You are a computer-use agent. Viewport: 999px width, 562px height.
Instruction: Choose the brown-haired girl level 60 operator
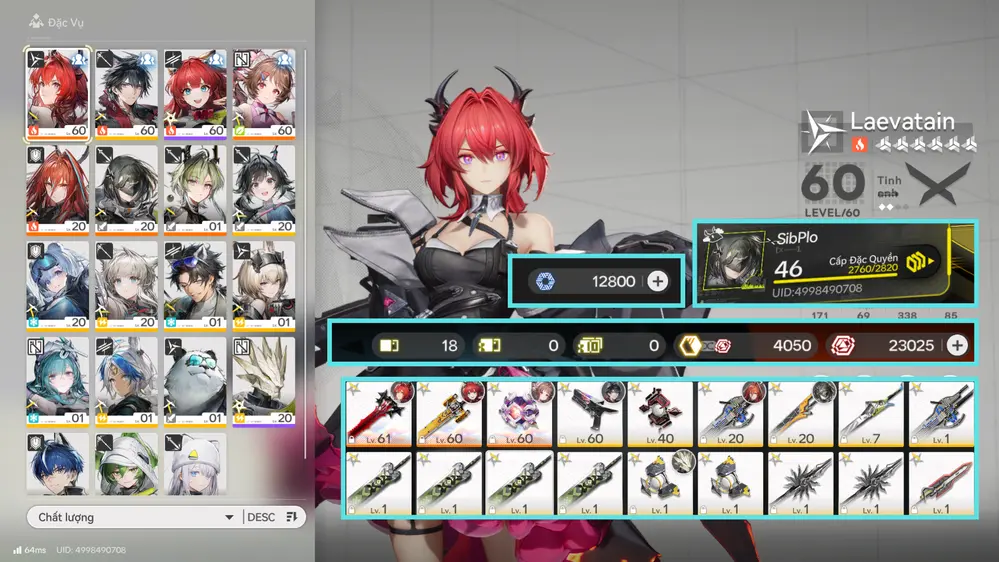[264, 92]
